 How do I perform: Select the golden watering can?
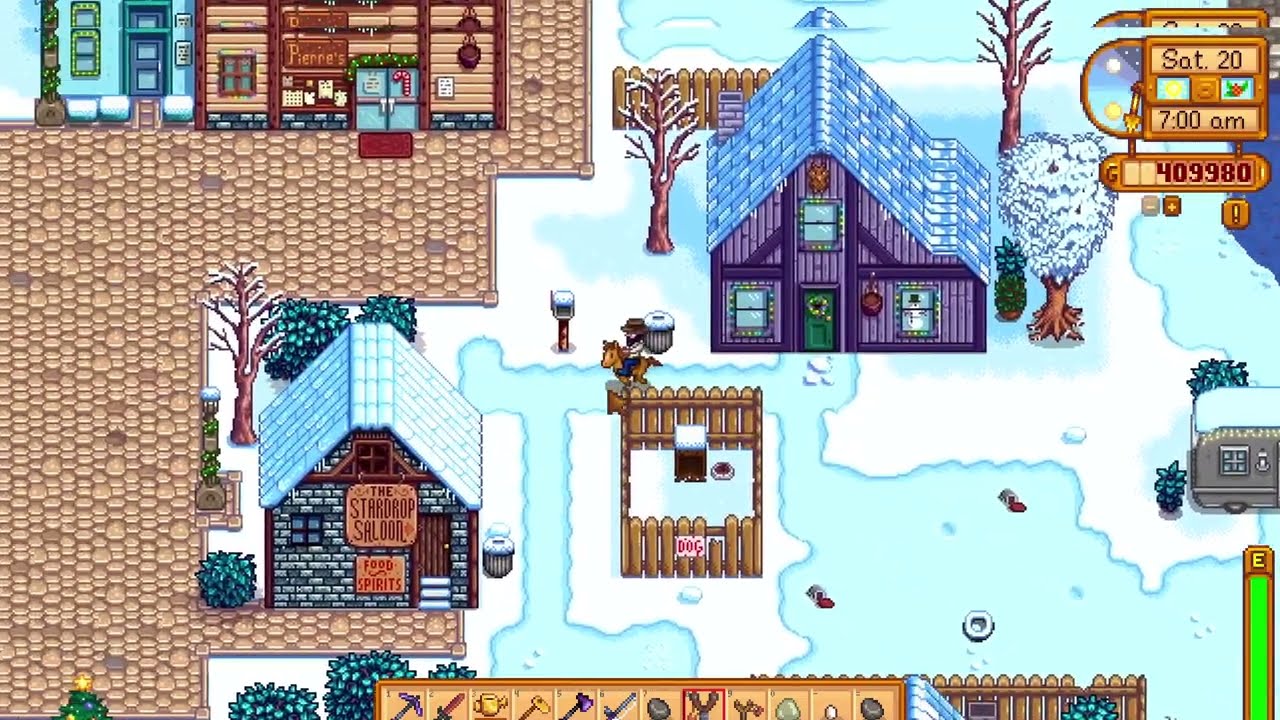[x=495, y=706]
